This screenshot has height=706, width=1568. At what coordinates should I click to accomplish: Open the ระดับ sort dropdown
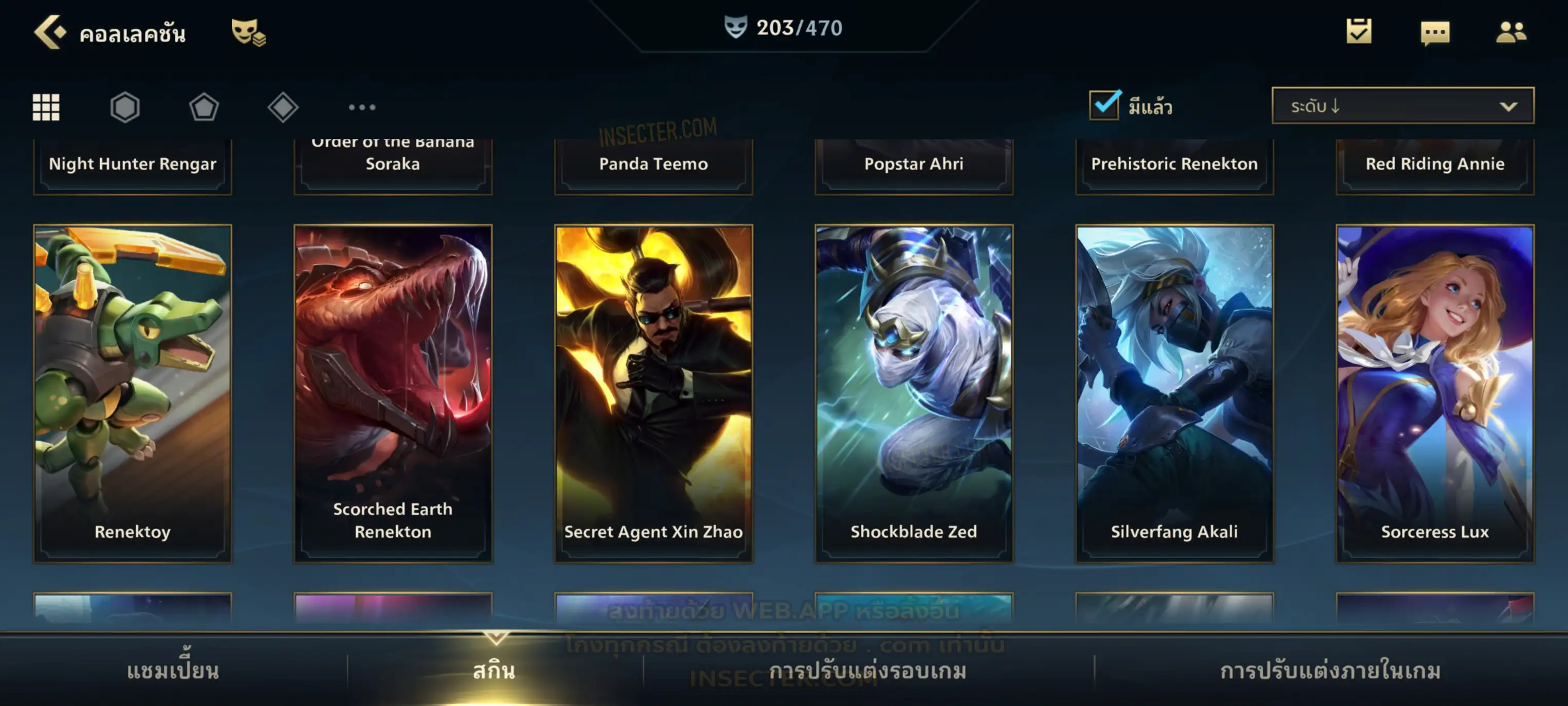click(x=1403, y=106)
